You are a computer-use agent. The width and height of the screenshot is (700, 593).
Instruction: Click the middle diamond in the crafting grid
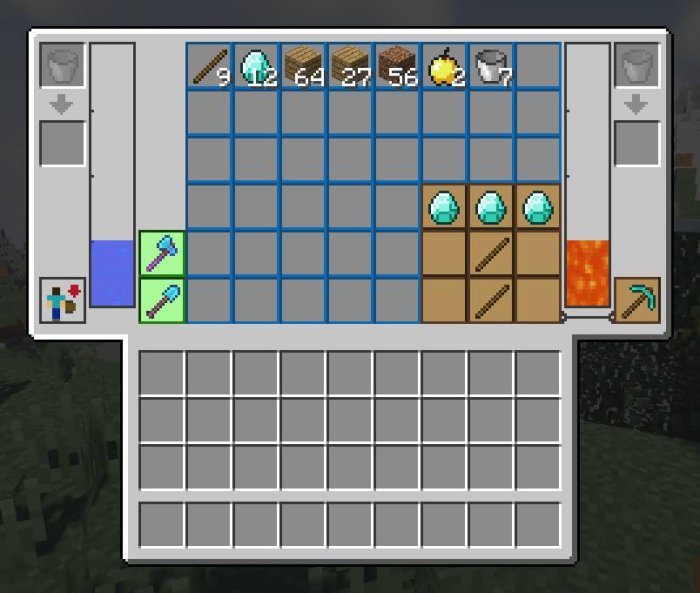pyautogui.click(x=491, y=208)
